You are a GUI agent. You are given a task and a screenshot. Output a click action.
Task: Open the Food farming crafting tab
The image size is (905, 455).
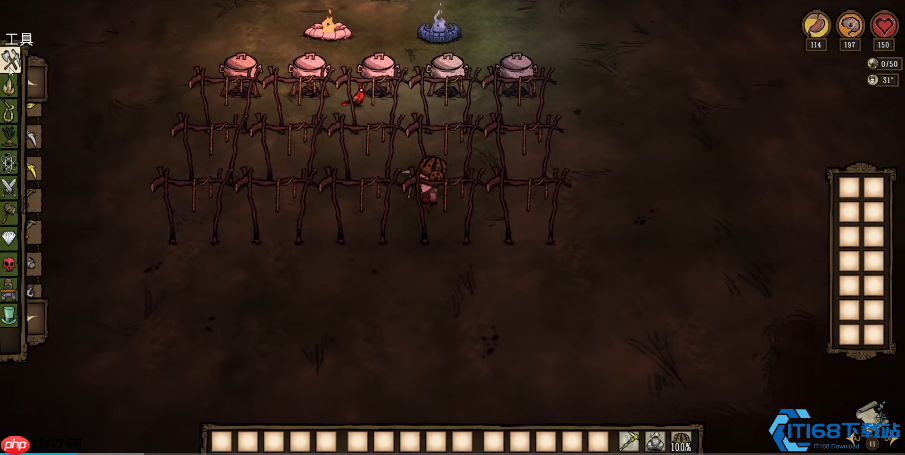click(x=10, y=136)
